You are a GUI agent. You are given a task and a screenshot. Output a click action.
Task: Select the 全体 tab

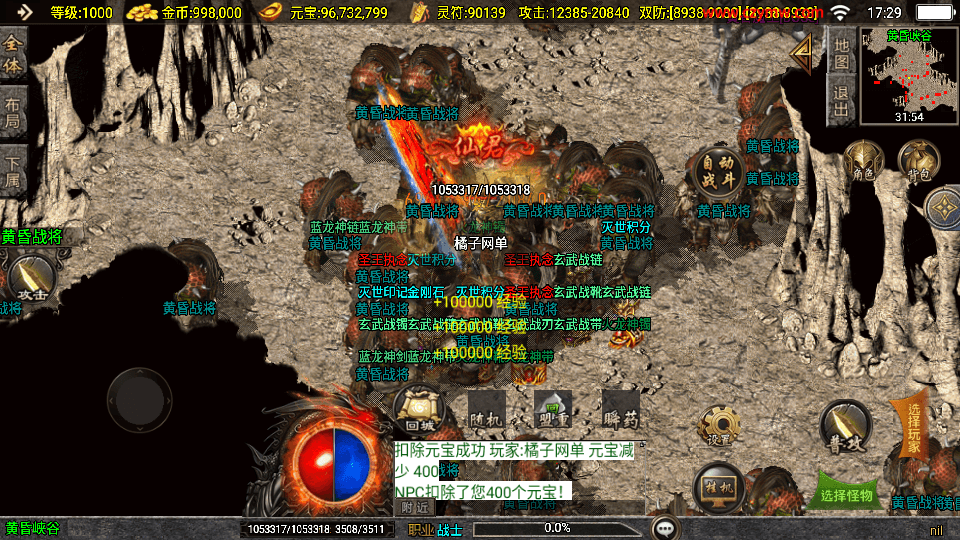point(13,54)
